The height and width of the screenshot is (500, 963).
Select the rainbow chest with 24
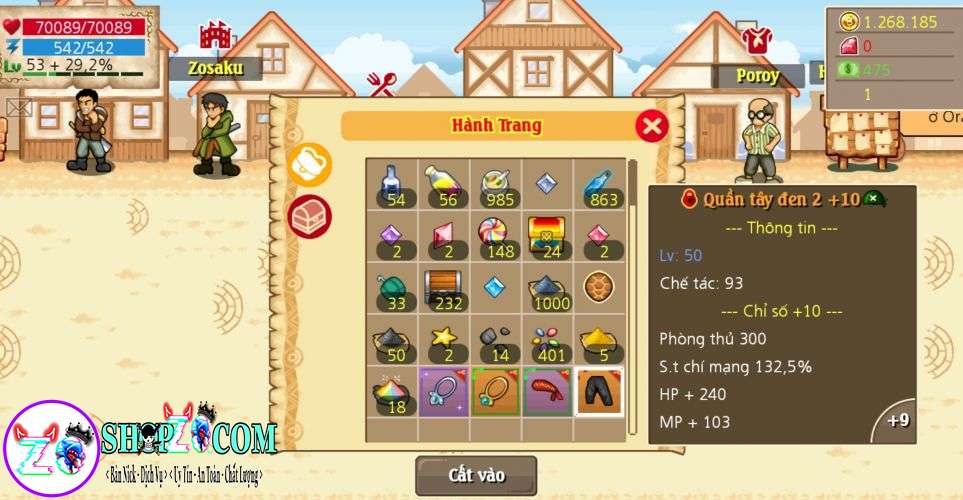[x=547, y=236]
